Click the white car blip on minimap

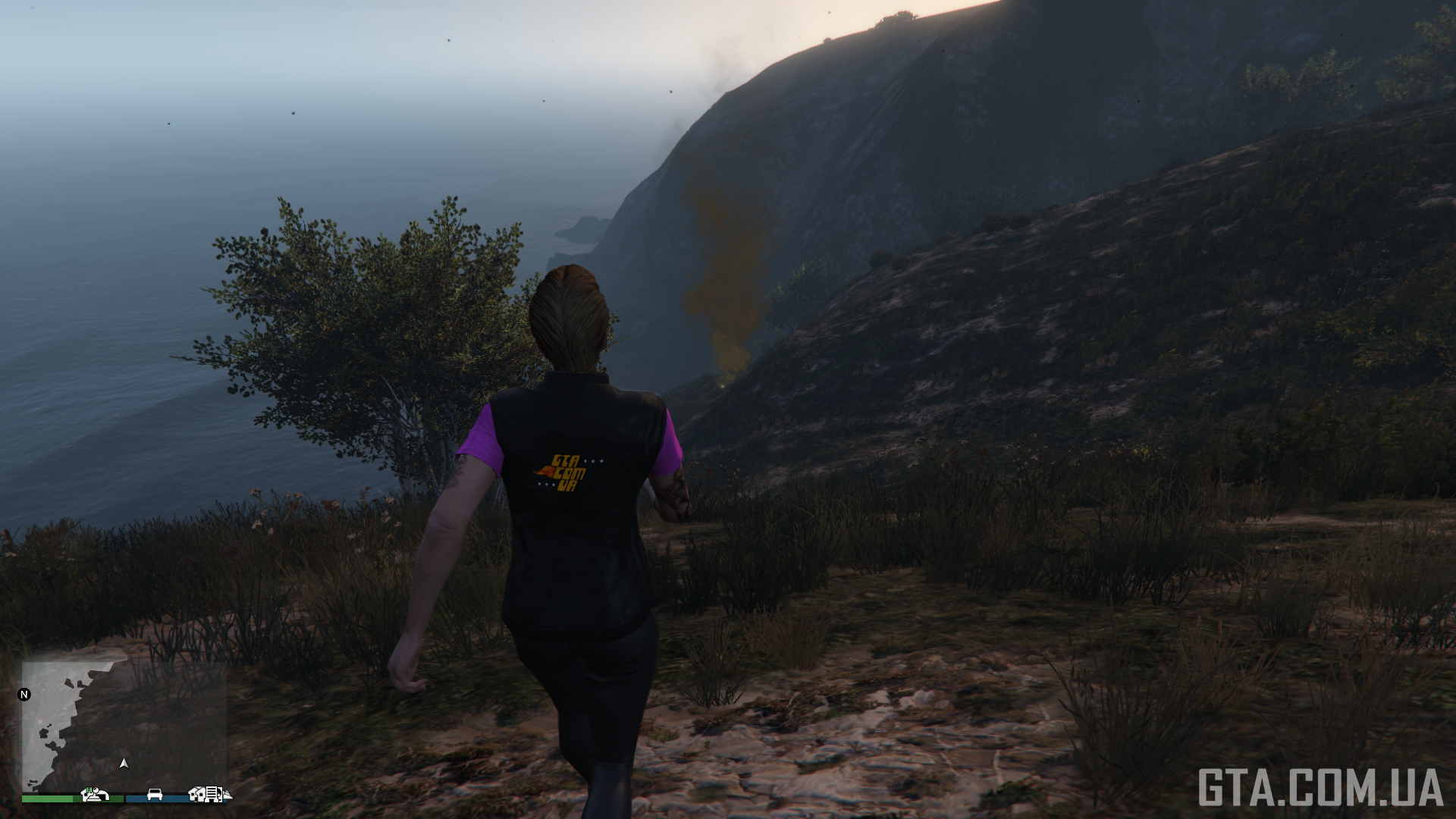(155, 794)
